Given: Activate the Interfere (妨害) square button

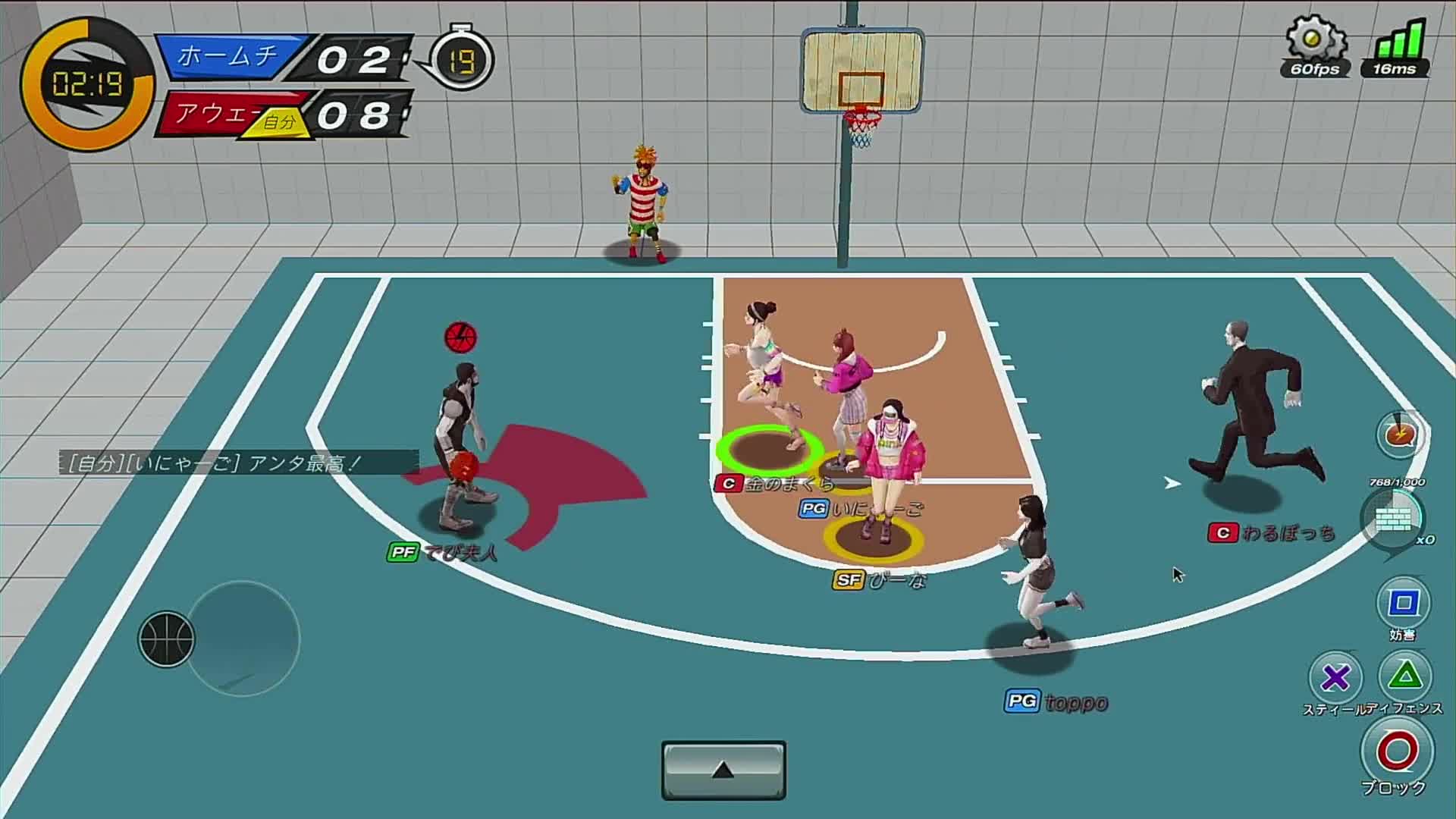Looking at the screenshot, I should tap(1402, 604).
